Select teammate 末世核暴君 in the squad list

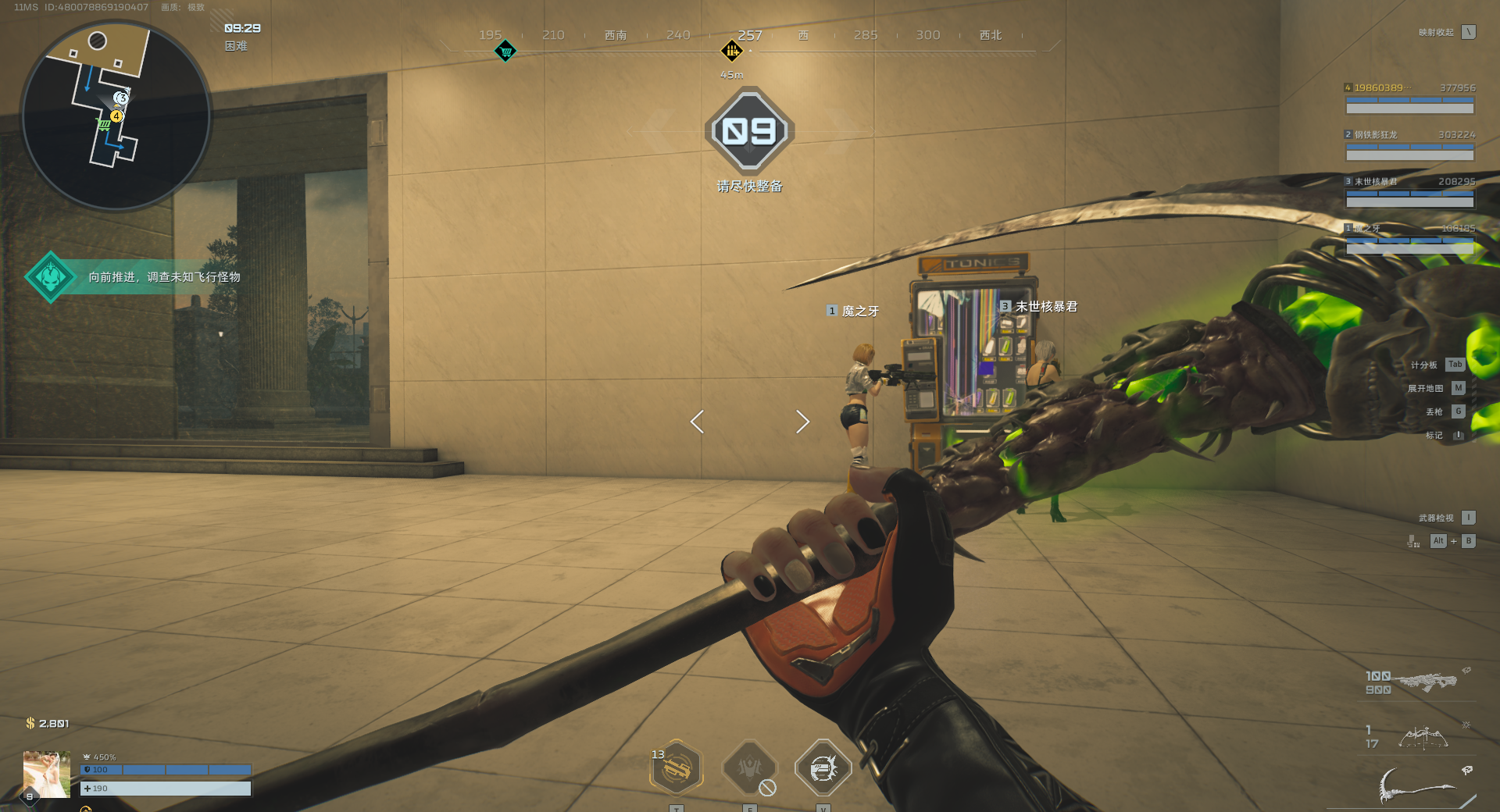[1409, 192]
